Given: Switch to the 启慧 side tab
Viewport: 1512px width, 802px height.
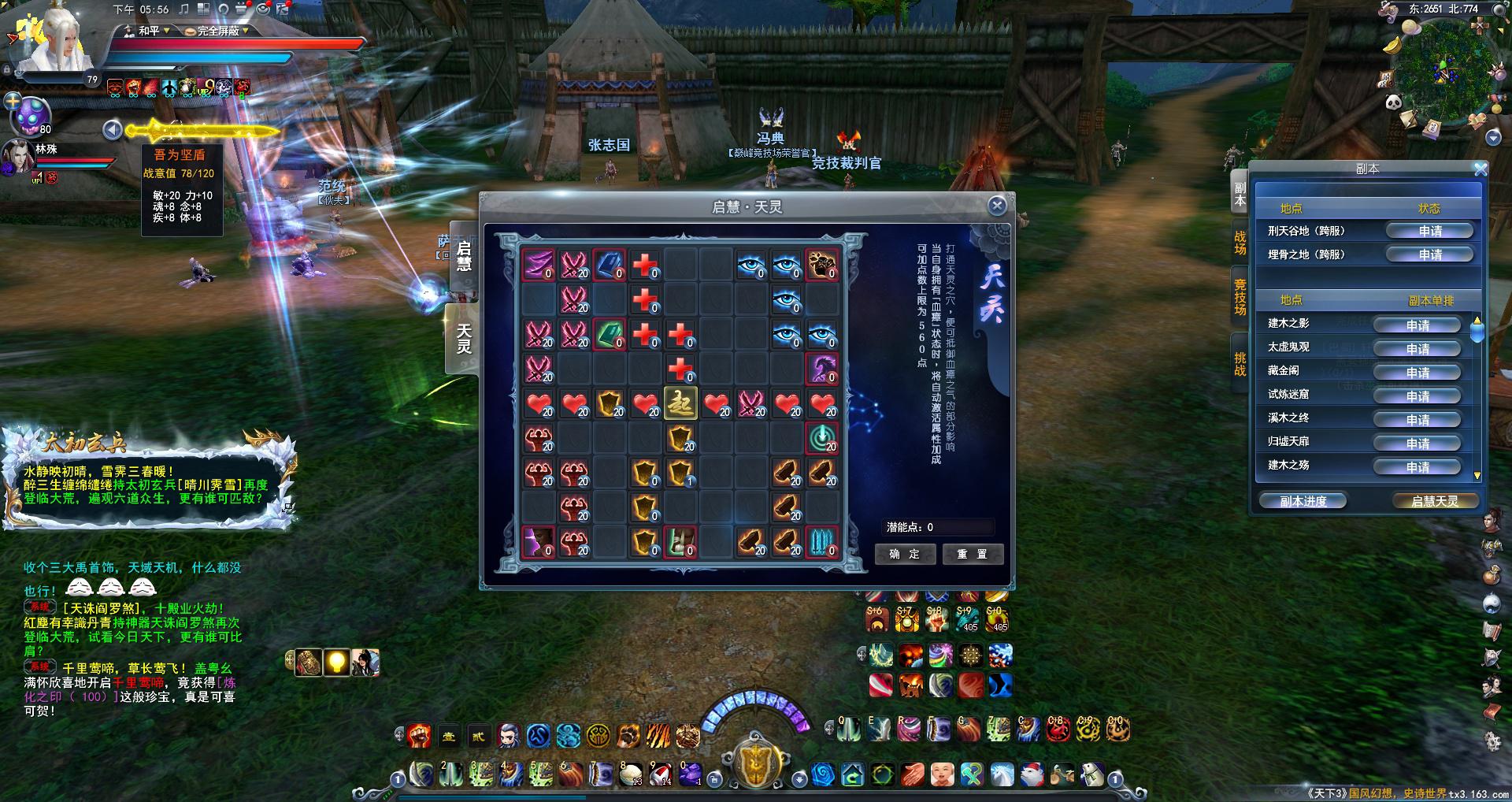Looking at the screenshot, I should point(464,256).
